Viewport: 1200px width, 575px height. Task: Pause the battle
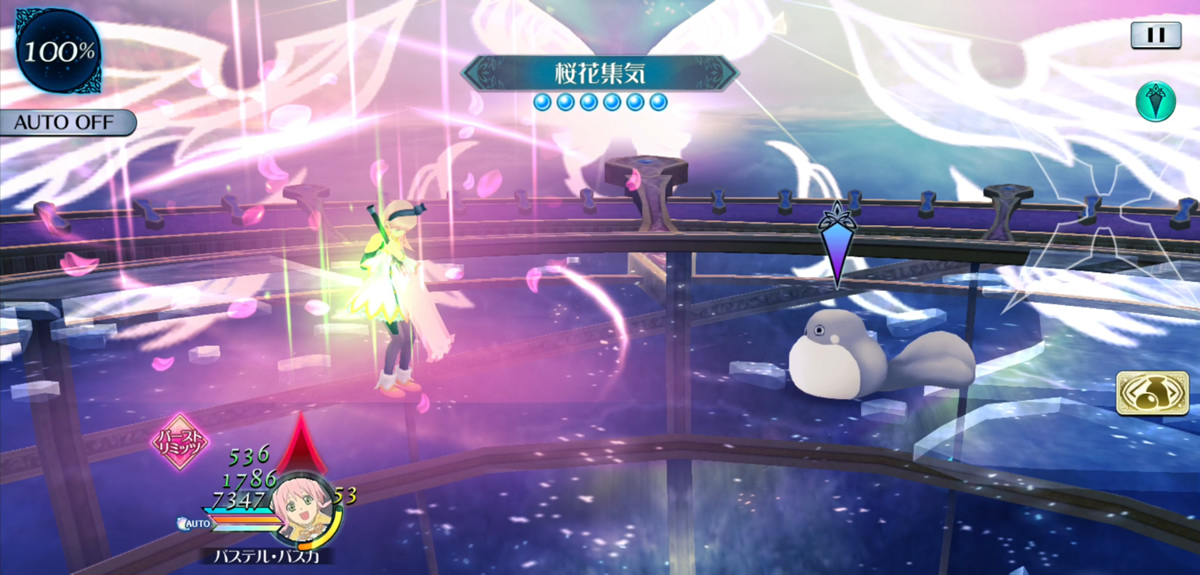click(1155, 35)
